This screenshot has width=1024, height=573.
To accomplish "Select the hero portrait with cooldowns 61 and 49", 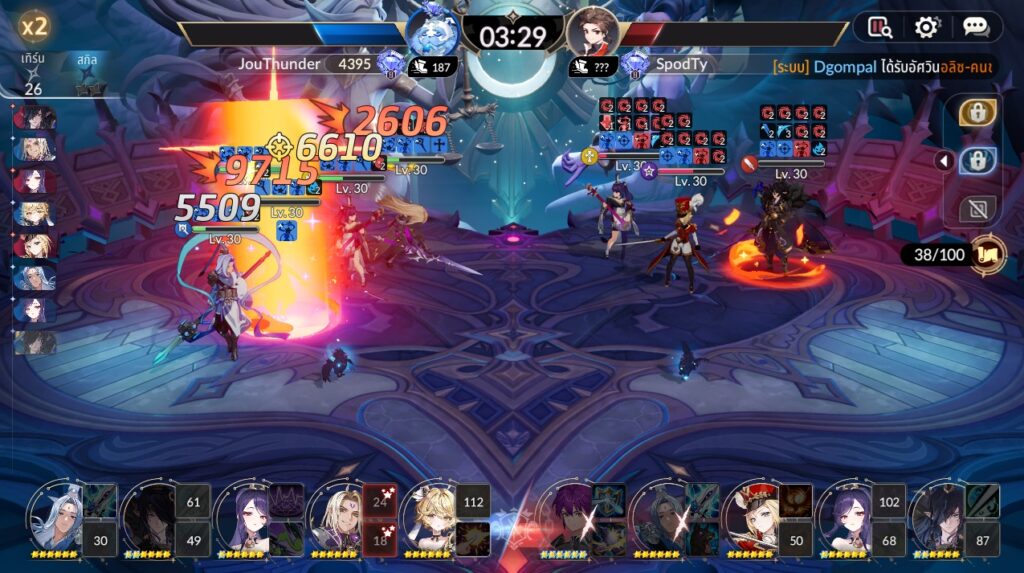I will 150,516.
